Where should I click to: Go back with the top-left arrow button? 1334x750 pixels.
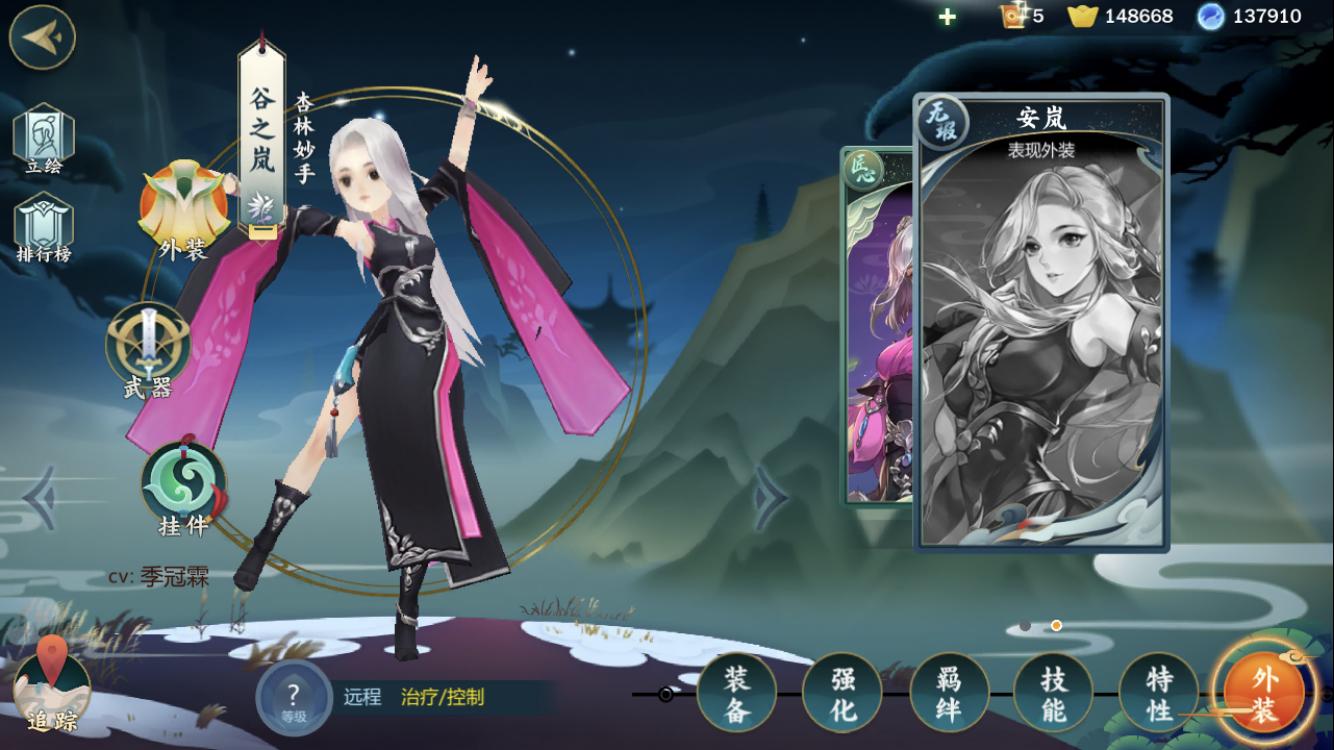42,37
